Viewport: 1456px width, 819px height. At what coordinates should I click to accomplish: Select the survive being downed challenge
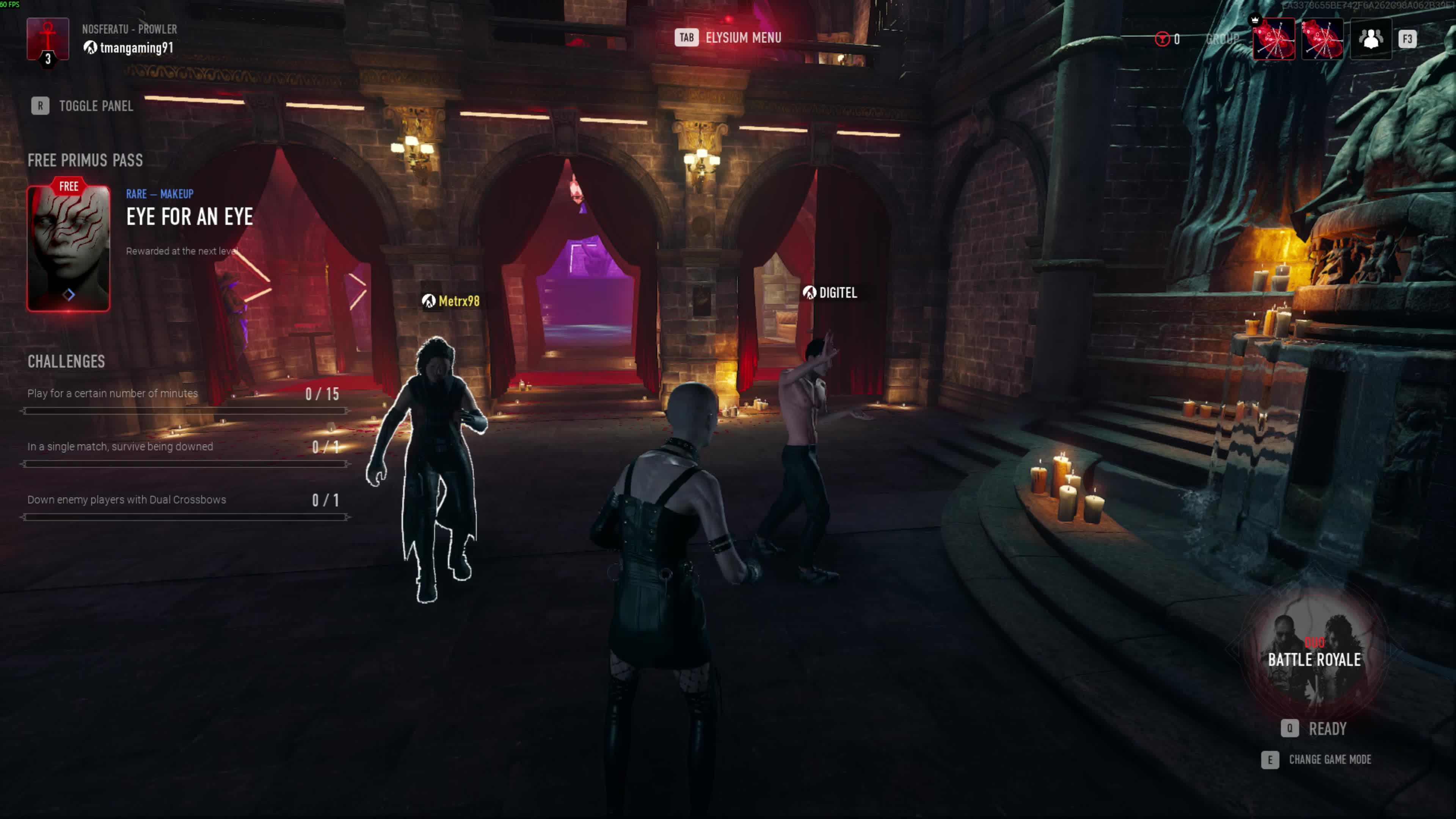click(184, 447)
